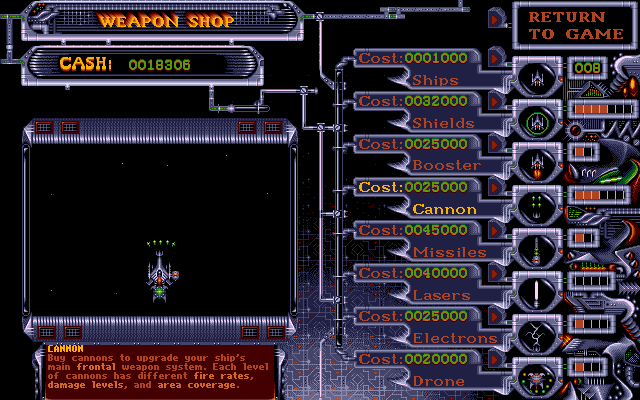Select the Missiles weapon entry
This screenshot has height=400, width=640.
tap(449, 252)
